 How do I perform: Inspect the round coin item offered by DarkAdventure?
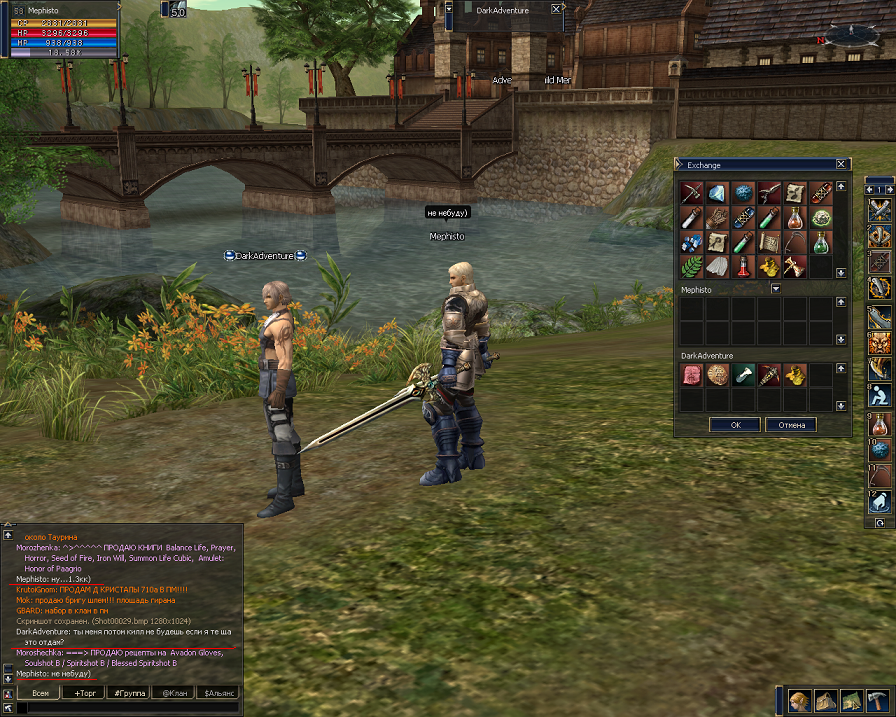click(717, 375)
